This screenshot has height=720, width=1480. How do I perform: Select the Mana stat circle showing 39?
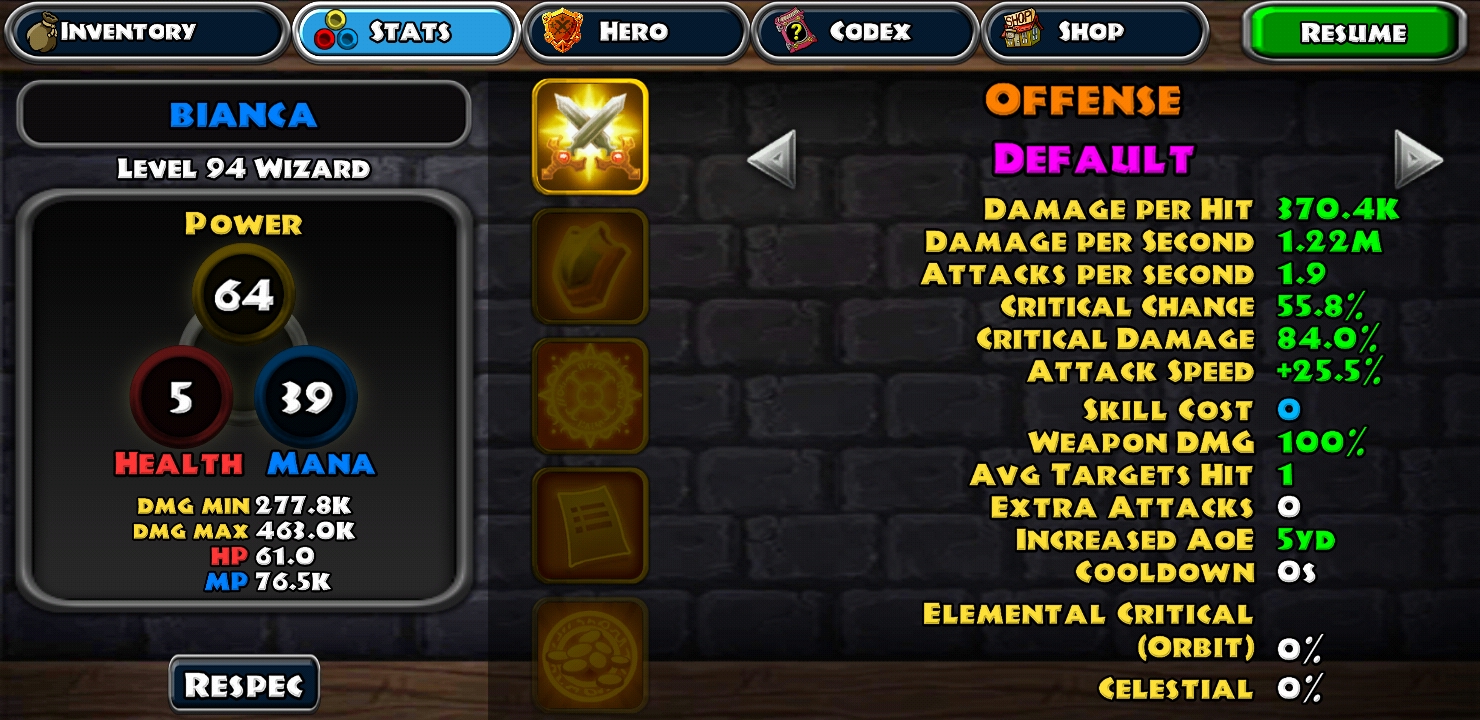307,396
